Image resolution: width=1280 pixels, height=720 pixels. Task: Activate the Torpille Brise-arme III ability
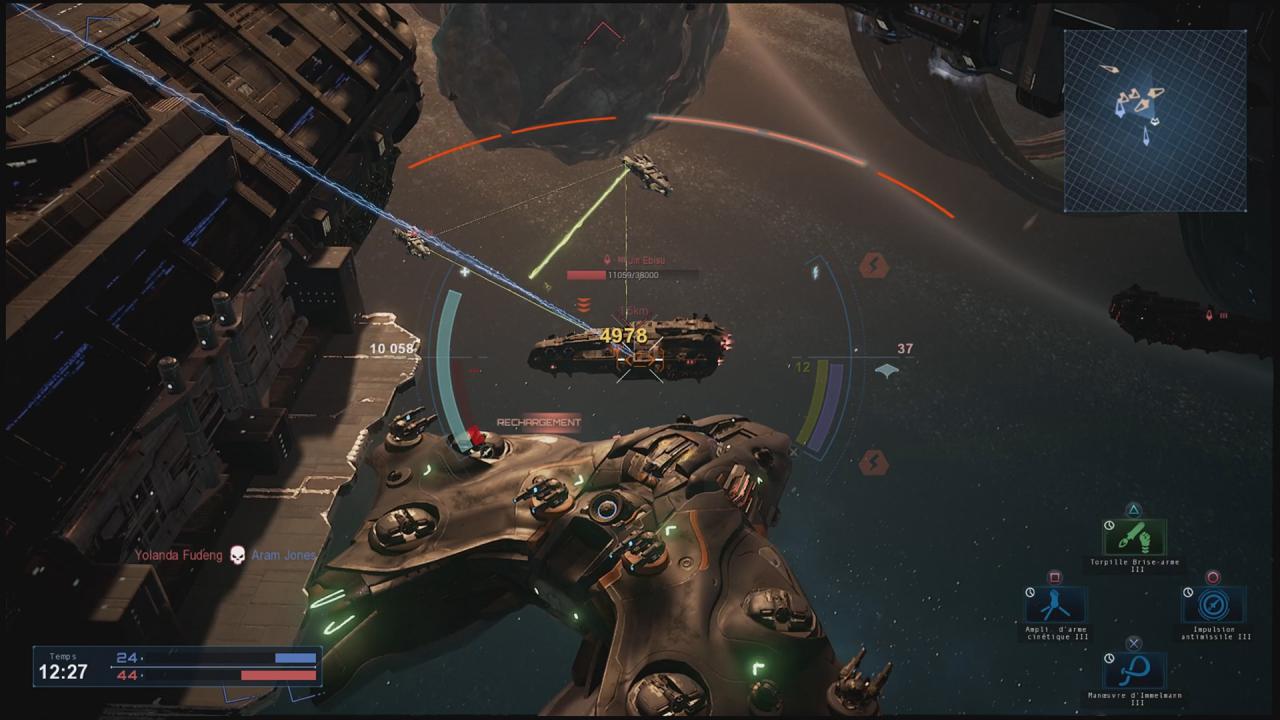point(1135,538)
